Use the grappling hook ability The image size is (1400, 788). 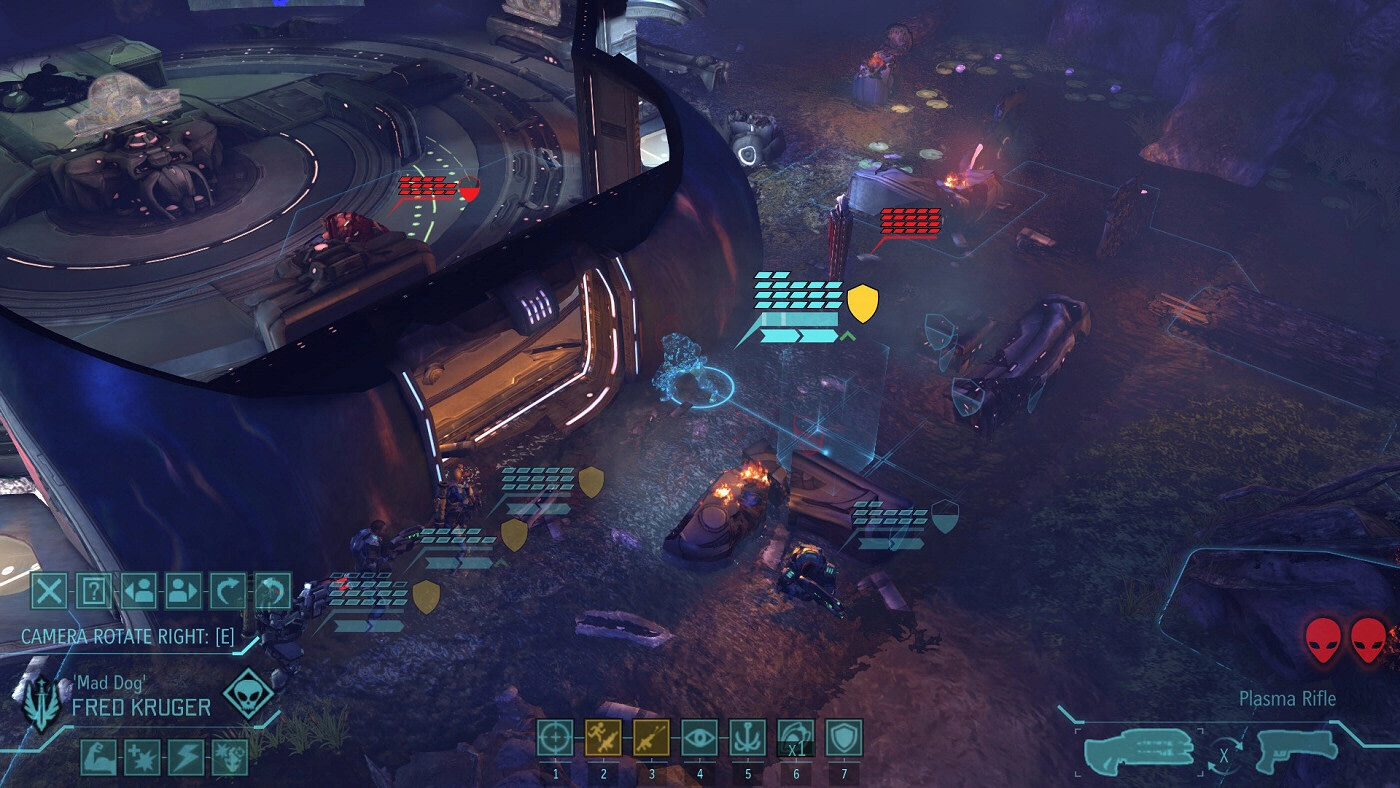[747, 738]
